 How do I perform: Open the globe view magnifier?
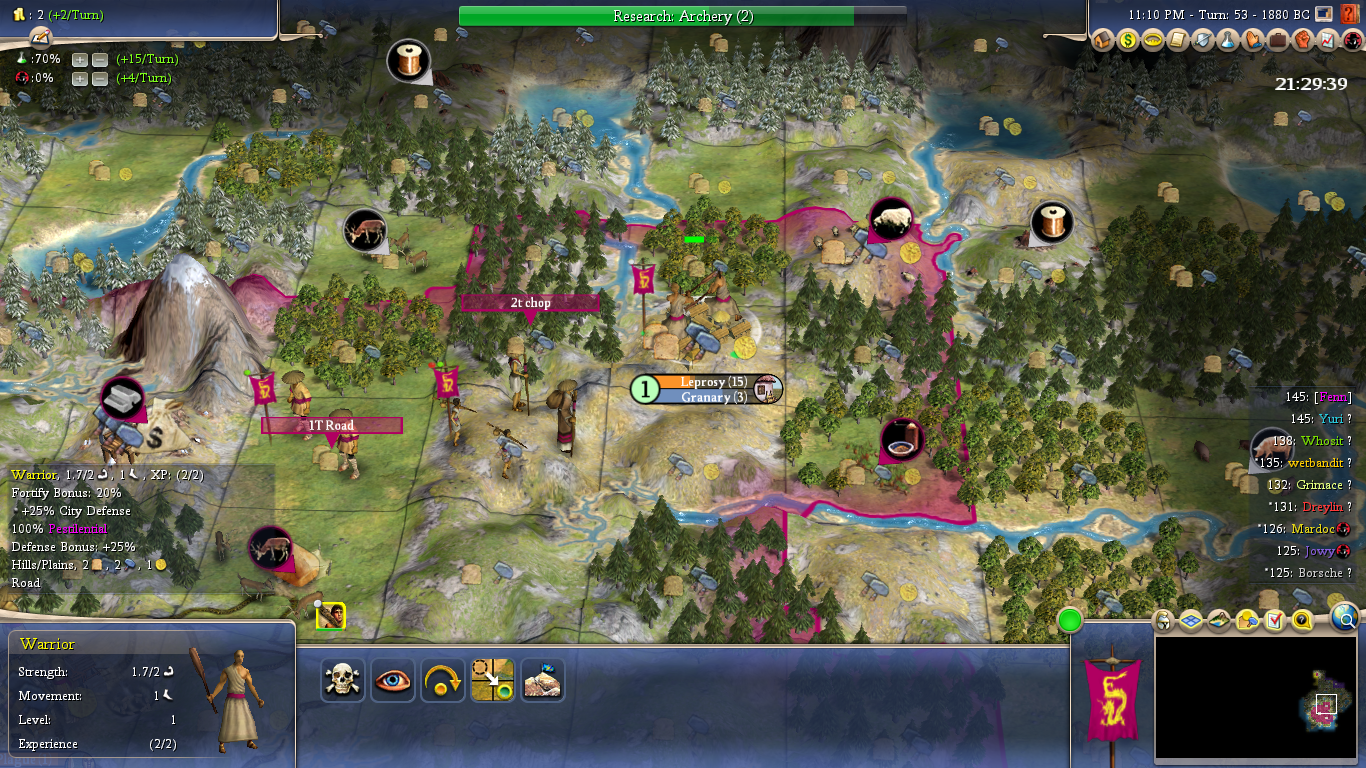1346,620
